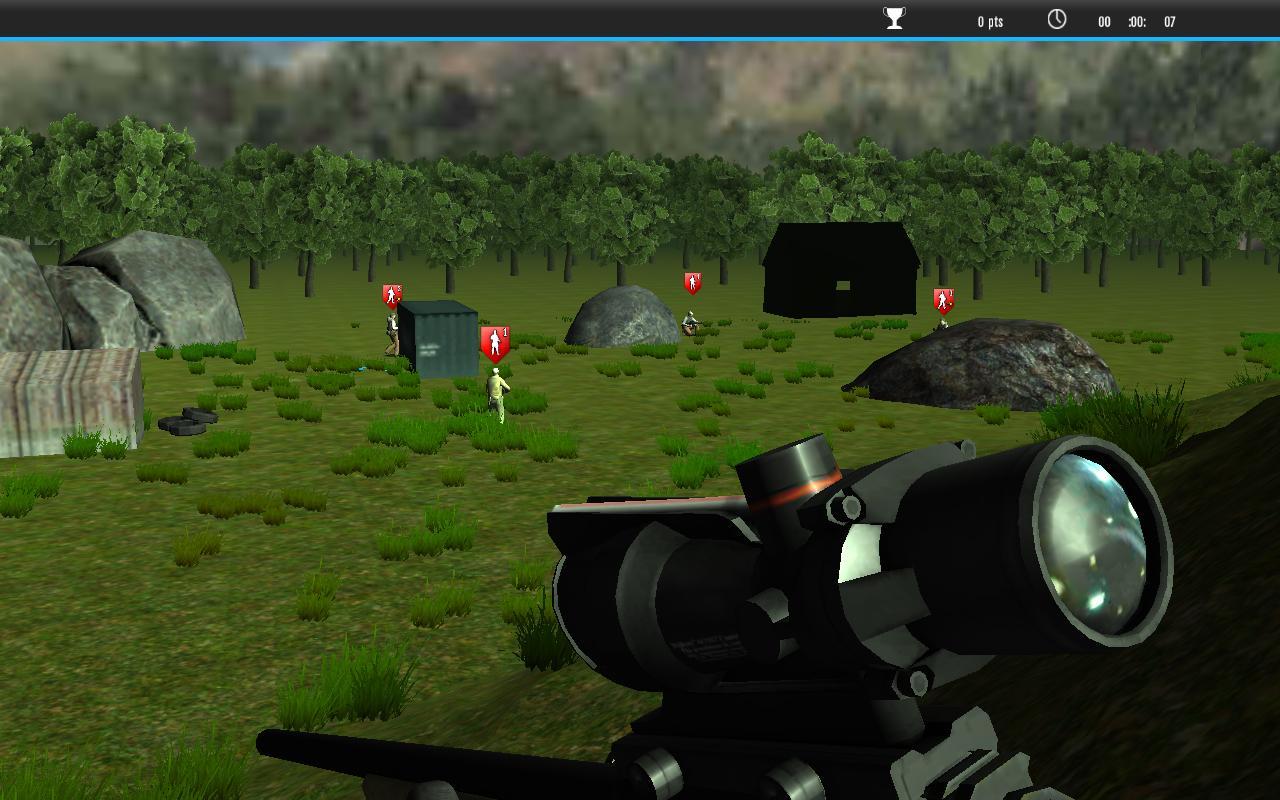Screen dimensions: 1280x800
Task: Click the trophy score icon
Action: coord(894,19)
